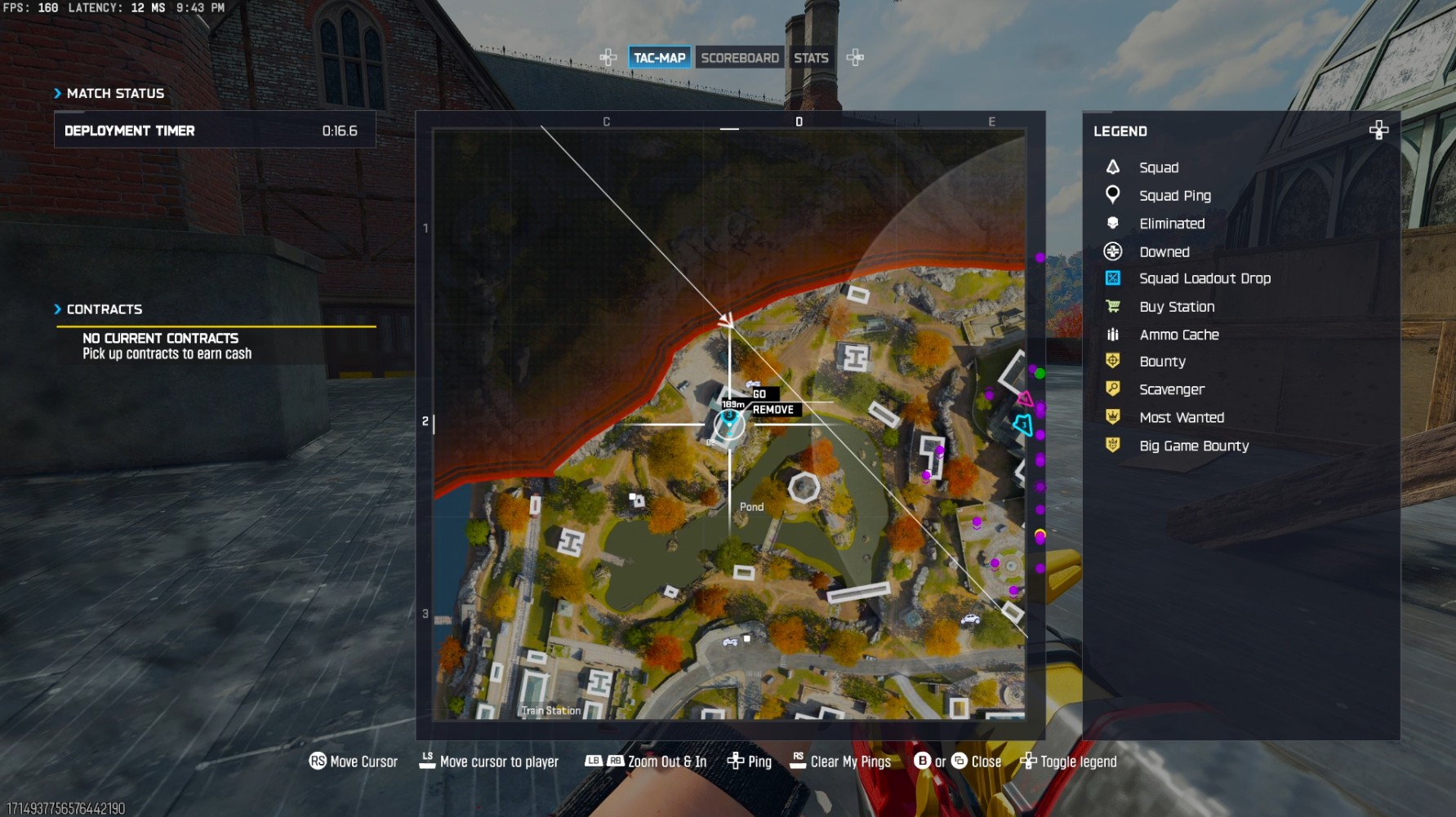The height and width of the screenshot is (817, 1456).
Task: Toggle the legend using the bottom bar icon
Action: [x=1028, y=761]
